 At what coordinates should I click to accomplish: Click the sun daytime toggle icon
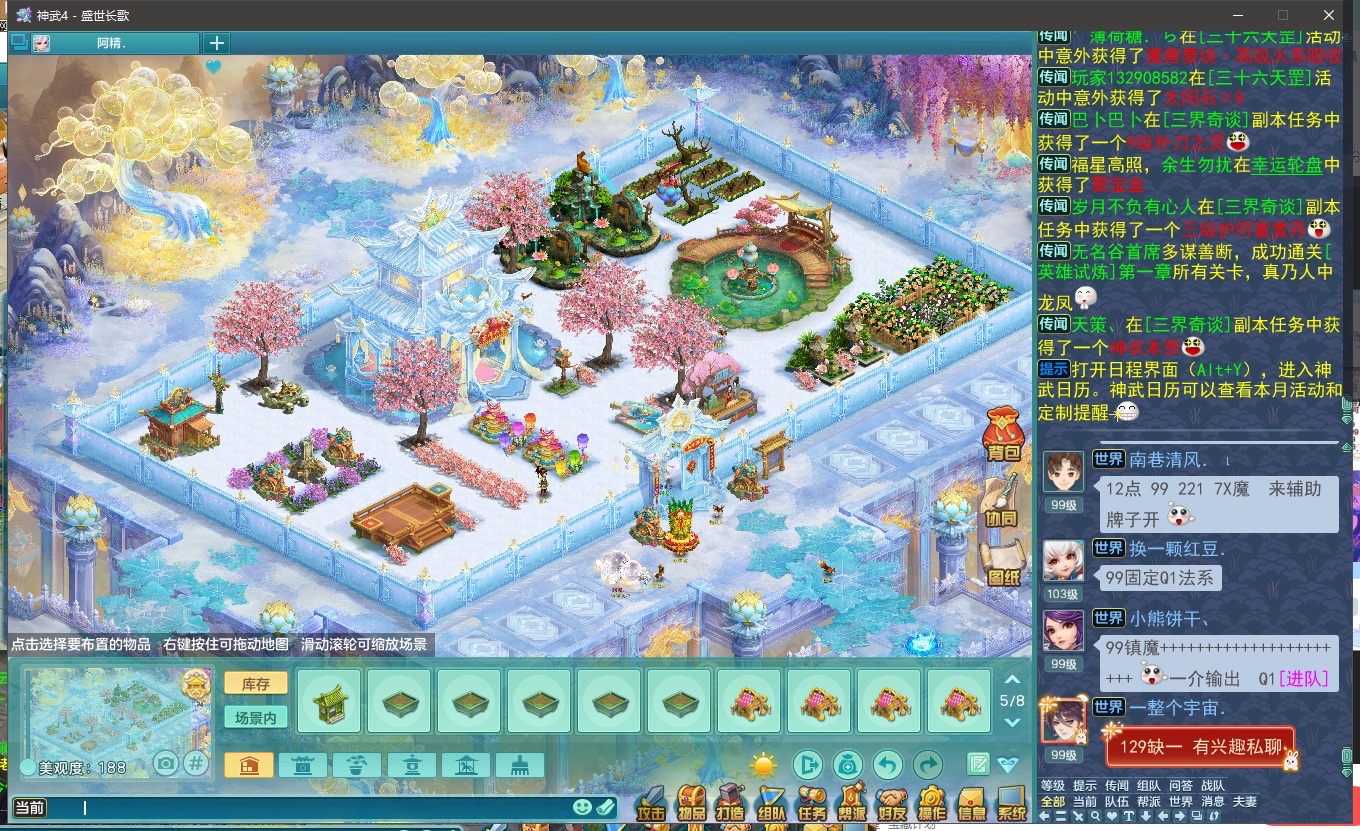764,766
